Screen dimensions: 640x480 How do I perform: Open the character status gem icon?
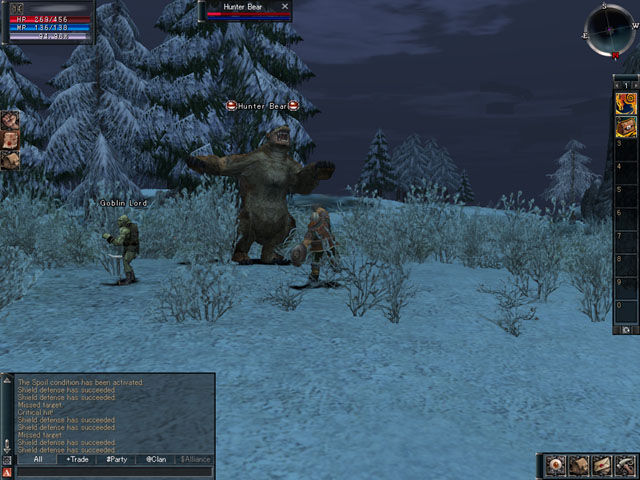(x=557, y=465)
